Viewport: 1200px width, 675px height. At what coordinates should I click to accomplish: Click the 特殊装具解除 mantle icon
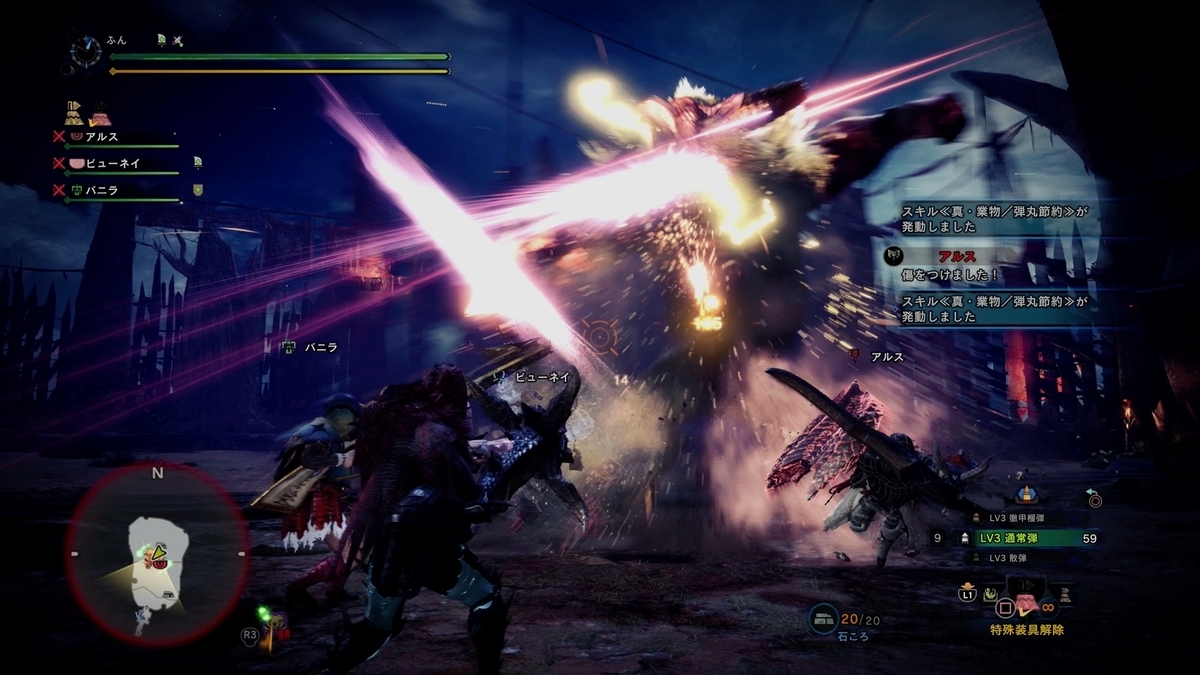point(1026,603)
